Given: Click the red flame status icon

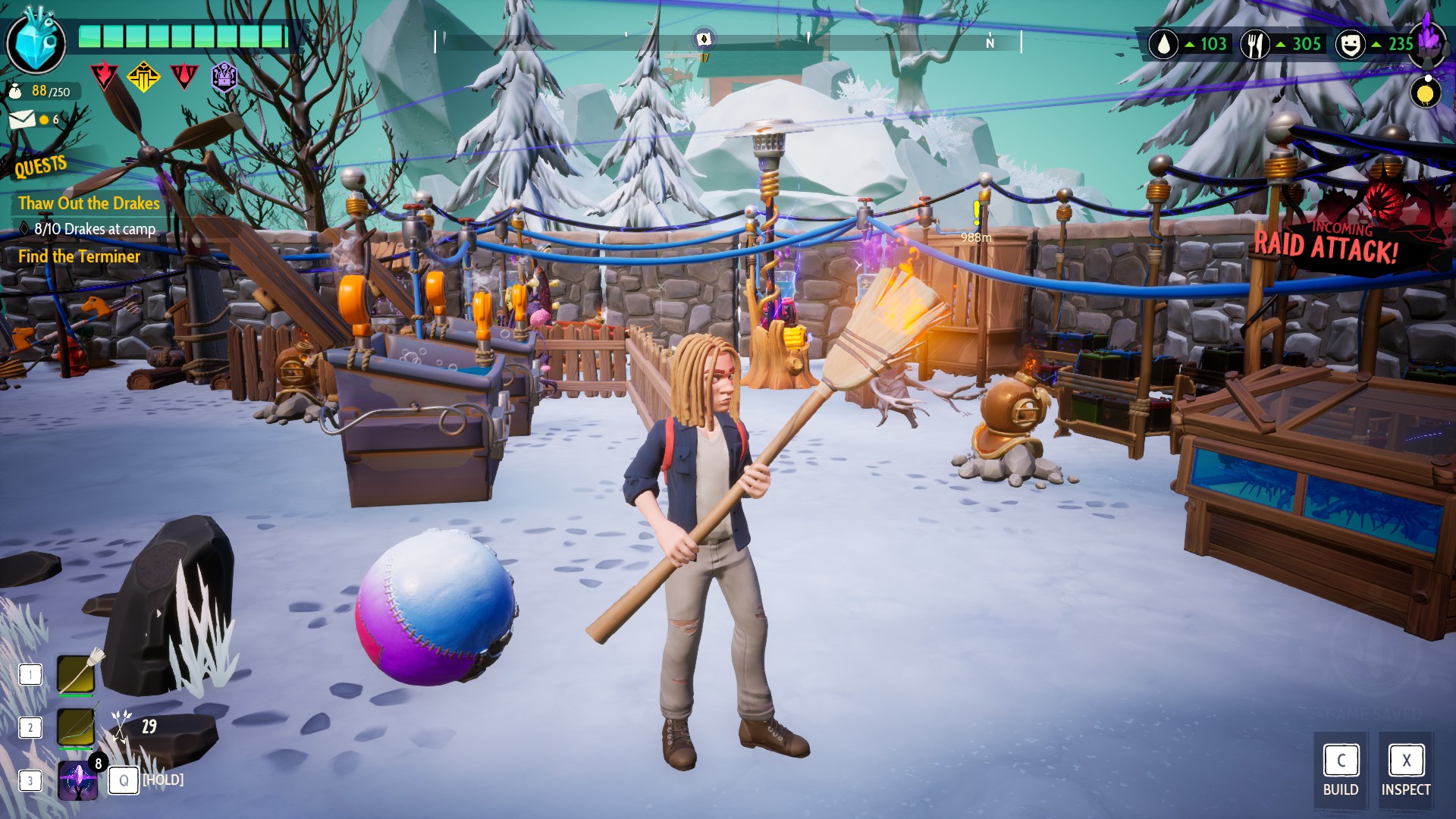Looking at the screenshot, I should pyautogui.click(x=103, y=77).
